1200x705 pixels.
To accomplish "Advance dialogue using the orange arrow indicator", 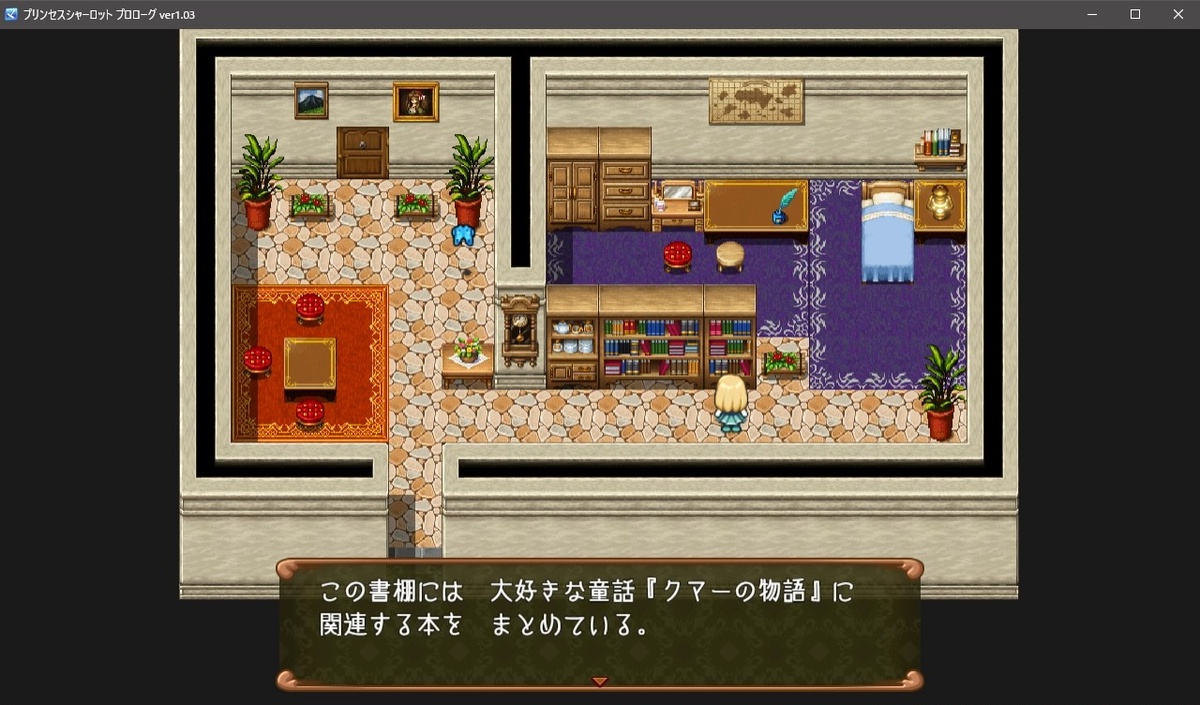I will [x=599, y=681].
